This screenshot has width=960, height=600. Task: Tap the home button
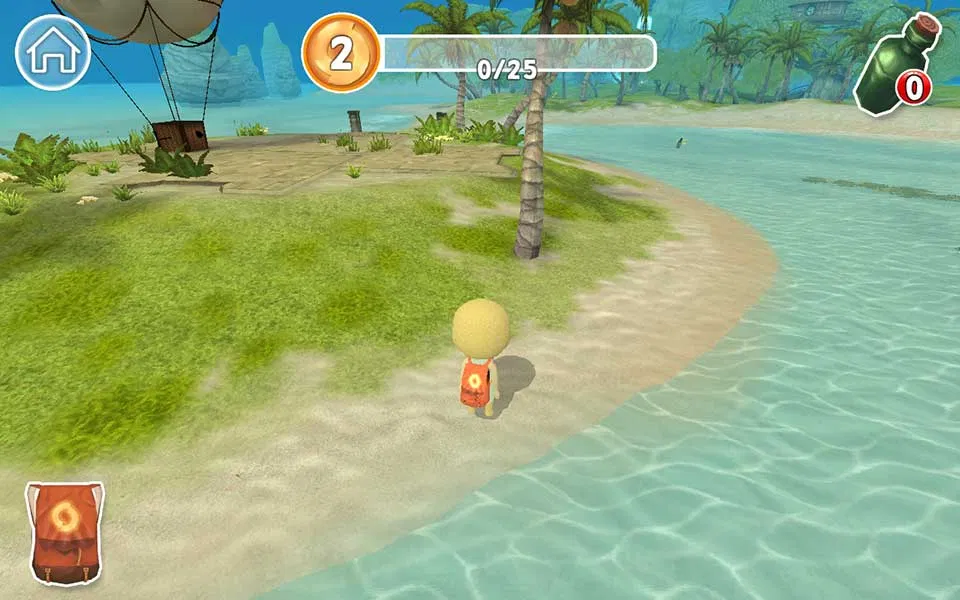point(53,53)
